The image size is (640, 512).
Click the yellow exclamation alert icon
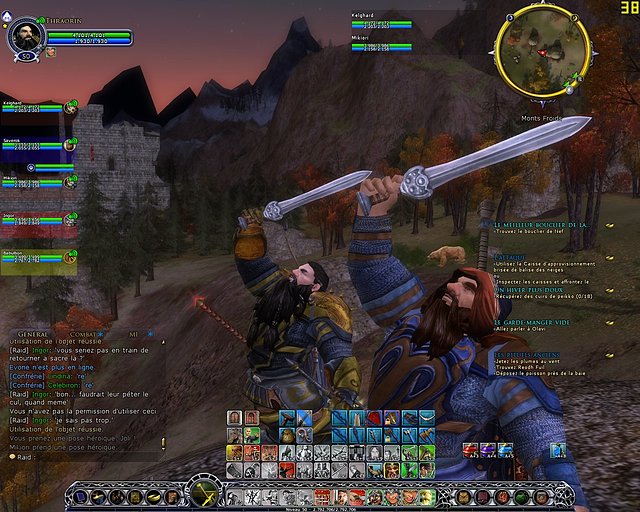pyautogui.click(x=163, y=442)
